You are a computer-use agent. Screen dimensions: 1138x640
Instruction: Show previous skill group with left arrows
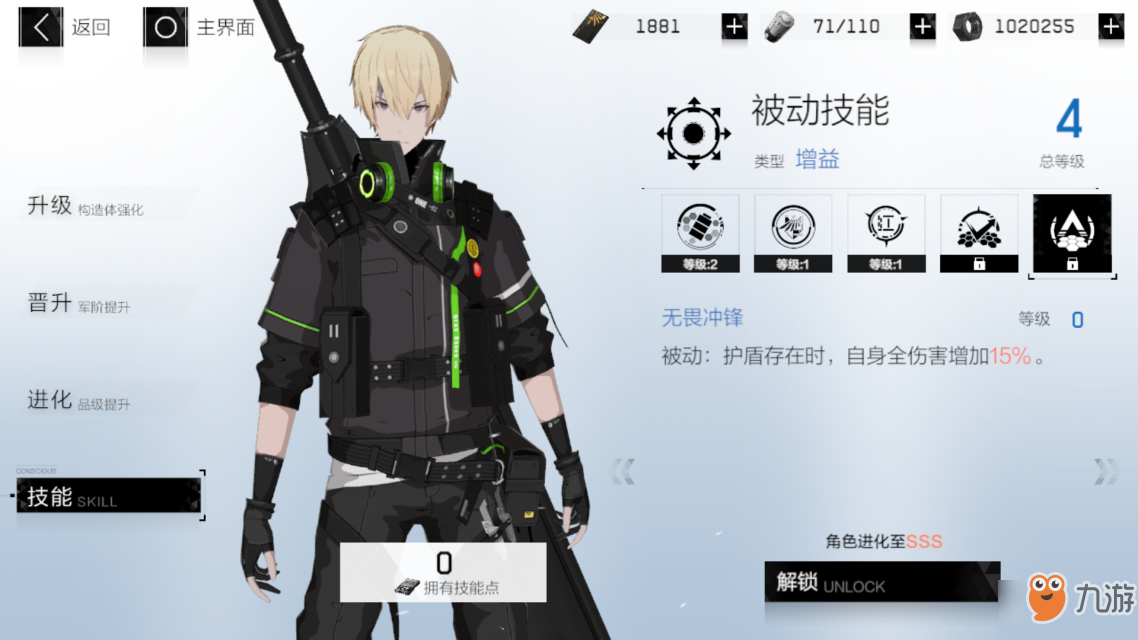(622, 471)
